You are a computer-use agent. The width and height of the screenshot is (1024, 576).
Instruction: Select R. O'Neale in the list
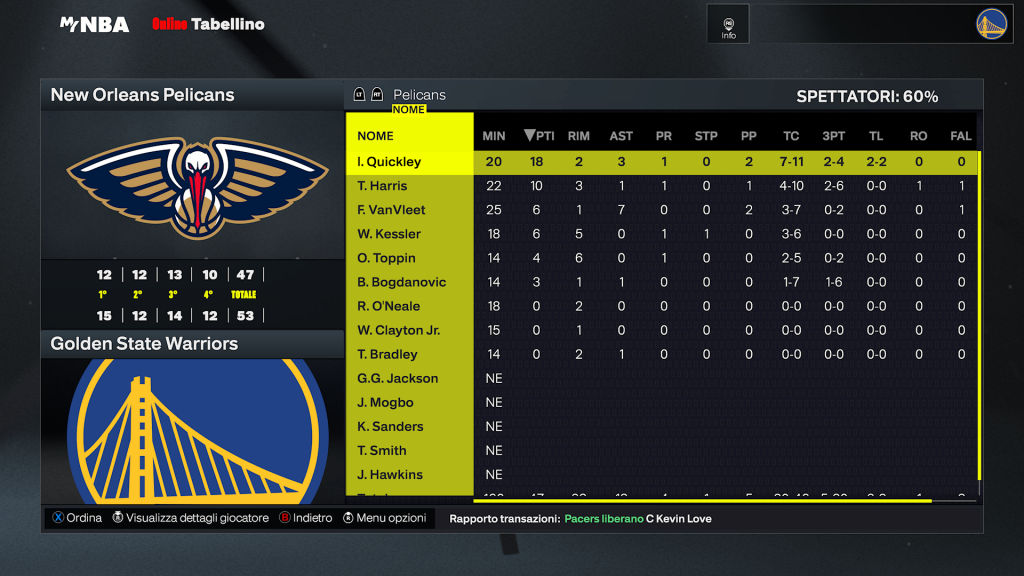pyautogui.click(x=388, y=306)
